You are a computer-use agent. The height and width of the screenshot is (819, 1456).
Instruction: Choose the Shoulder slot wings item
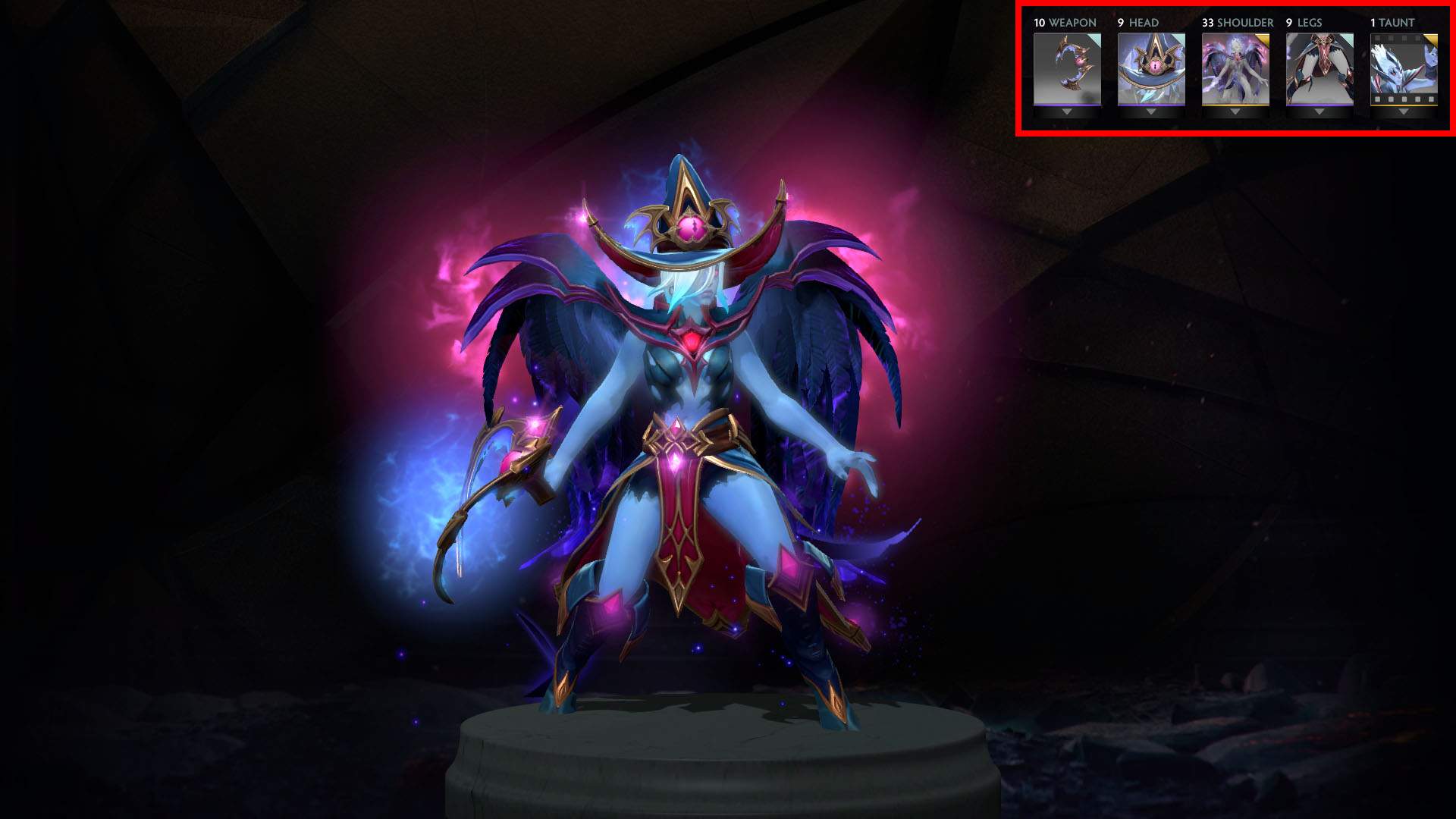1235,68
